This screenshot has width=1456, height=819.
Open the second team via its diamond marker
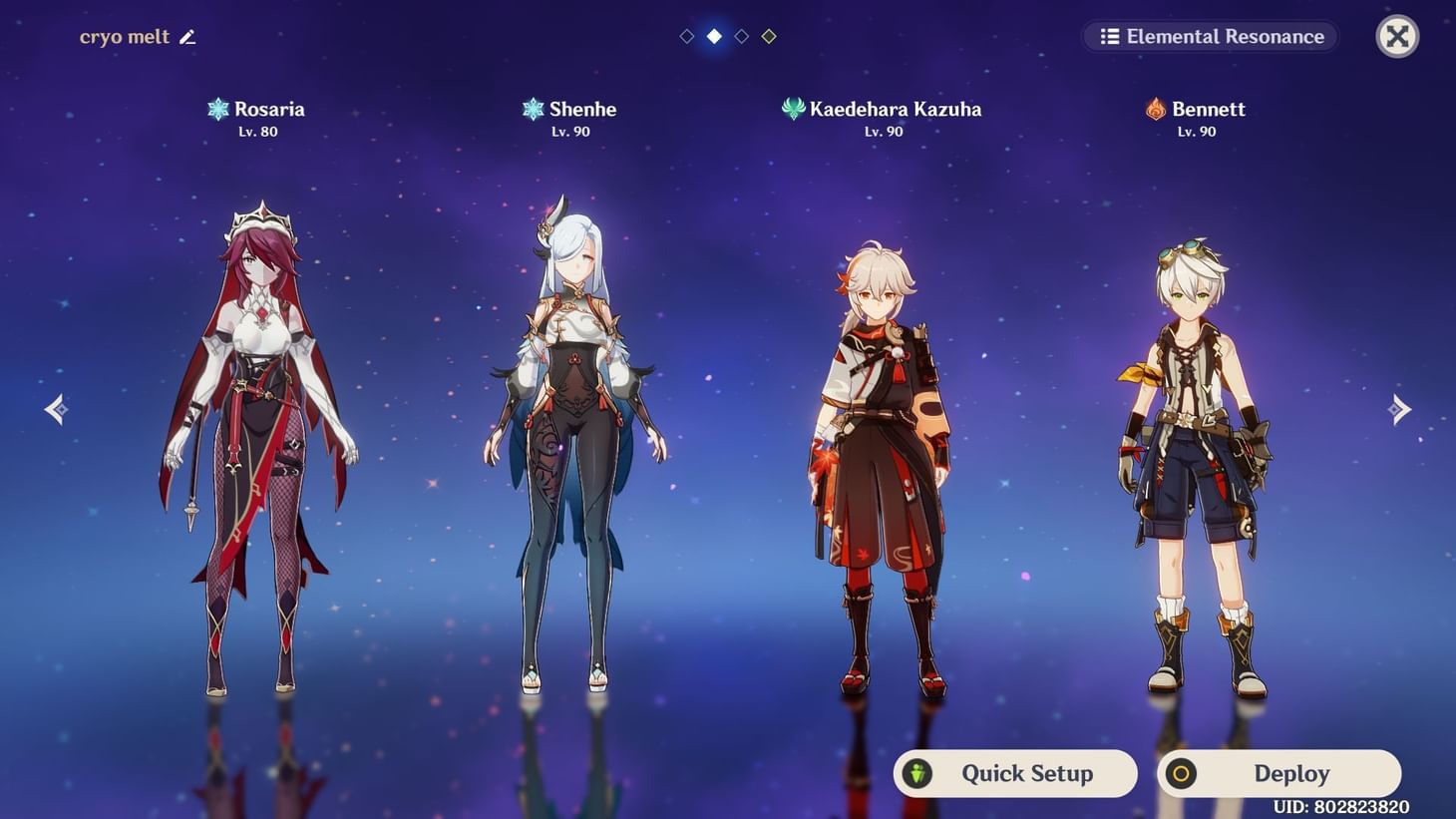(x=713, y=36)
